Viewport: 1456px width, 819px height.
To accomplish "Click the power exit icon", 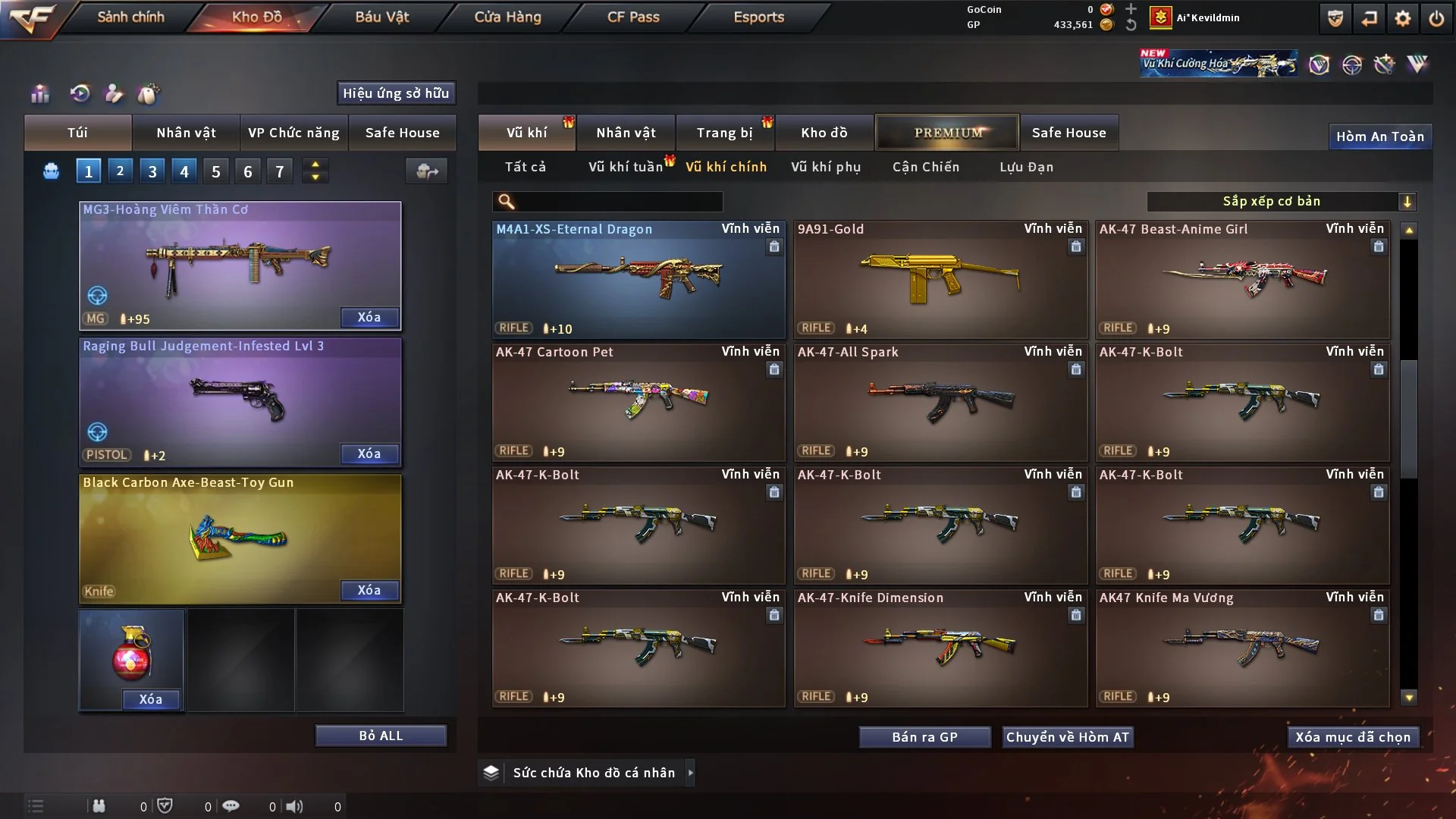I will [1436, 18].
